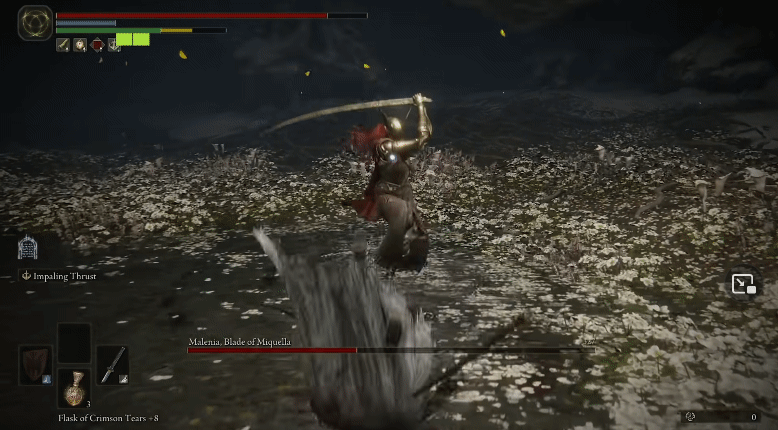Select the Flask of Crimson Tears slot

click(74, 387)
